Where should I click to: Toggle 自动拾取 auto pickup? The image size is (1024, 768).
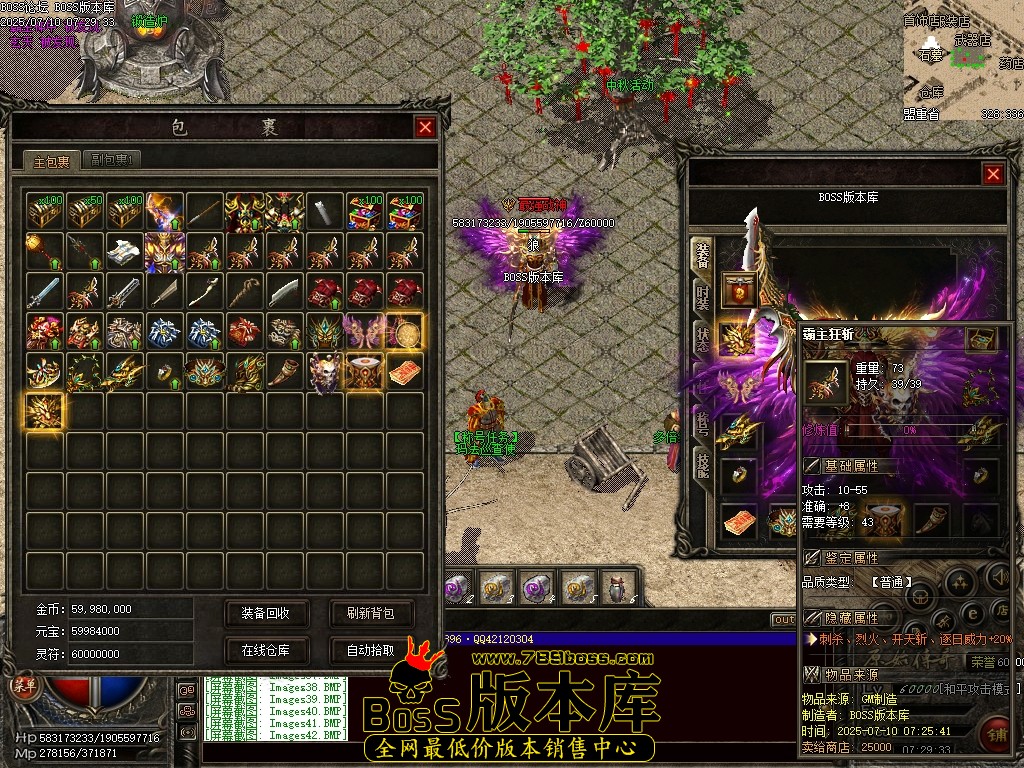click(x=371, y=650)
